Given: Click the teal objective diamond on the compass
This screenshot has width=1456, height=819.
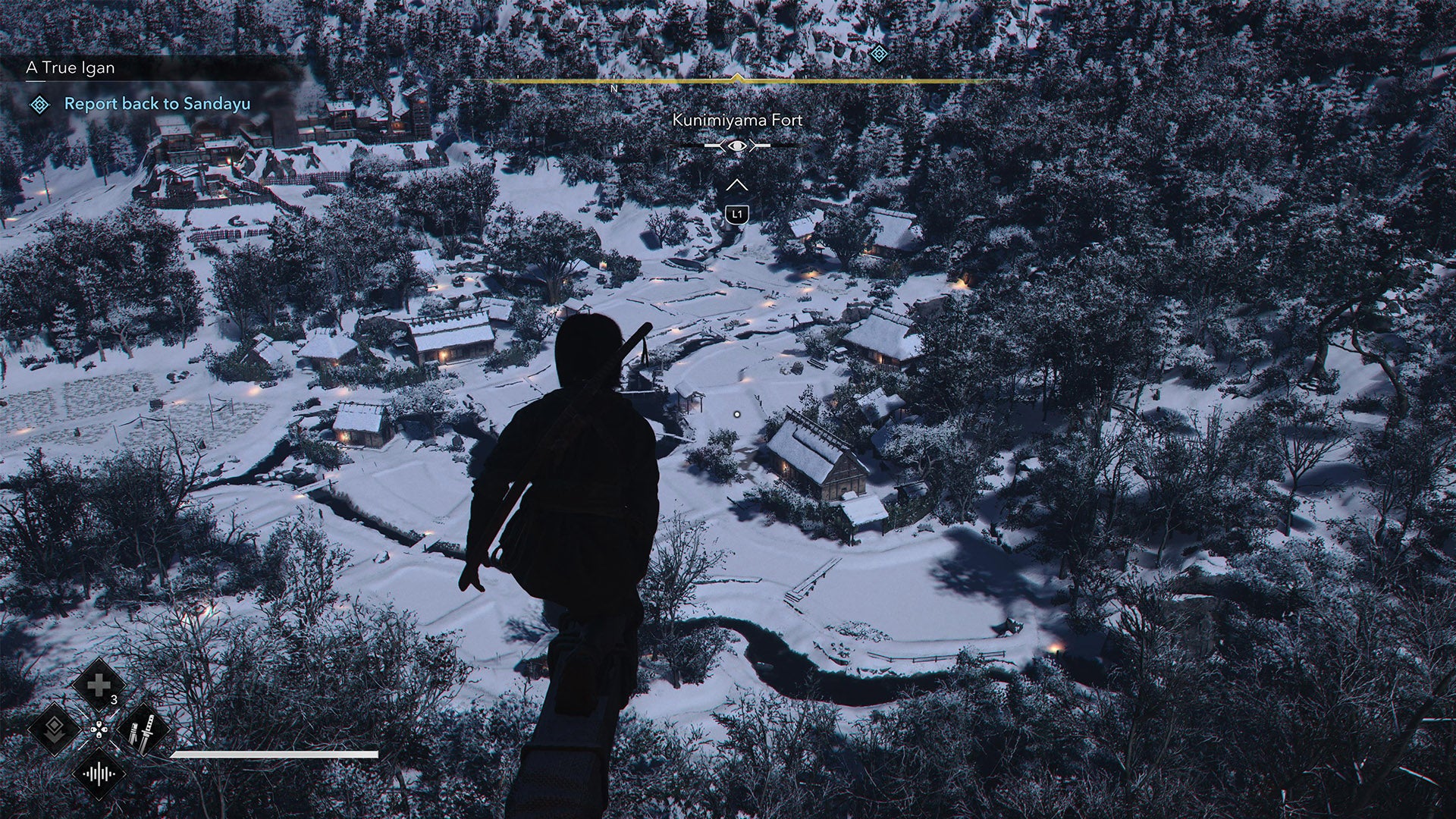Looking at the screenshot, I should point(878,53).
